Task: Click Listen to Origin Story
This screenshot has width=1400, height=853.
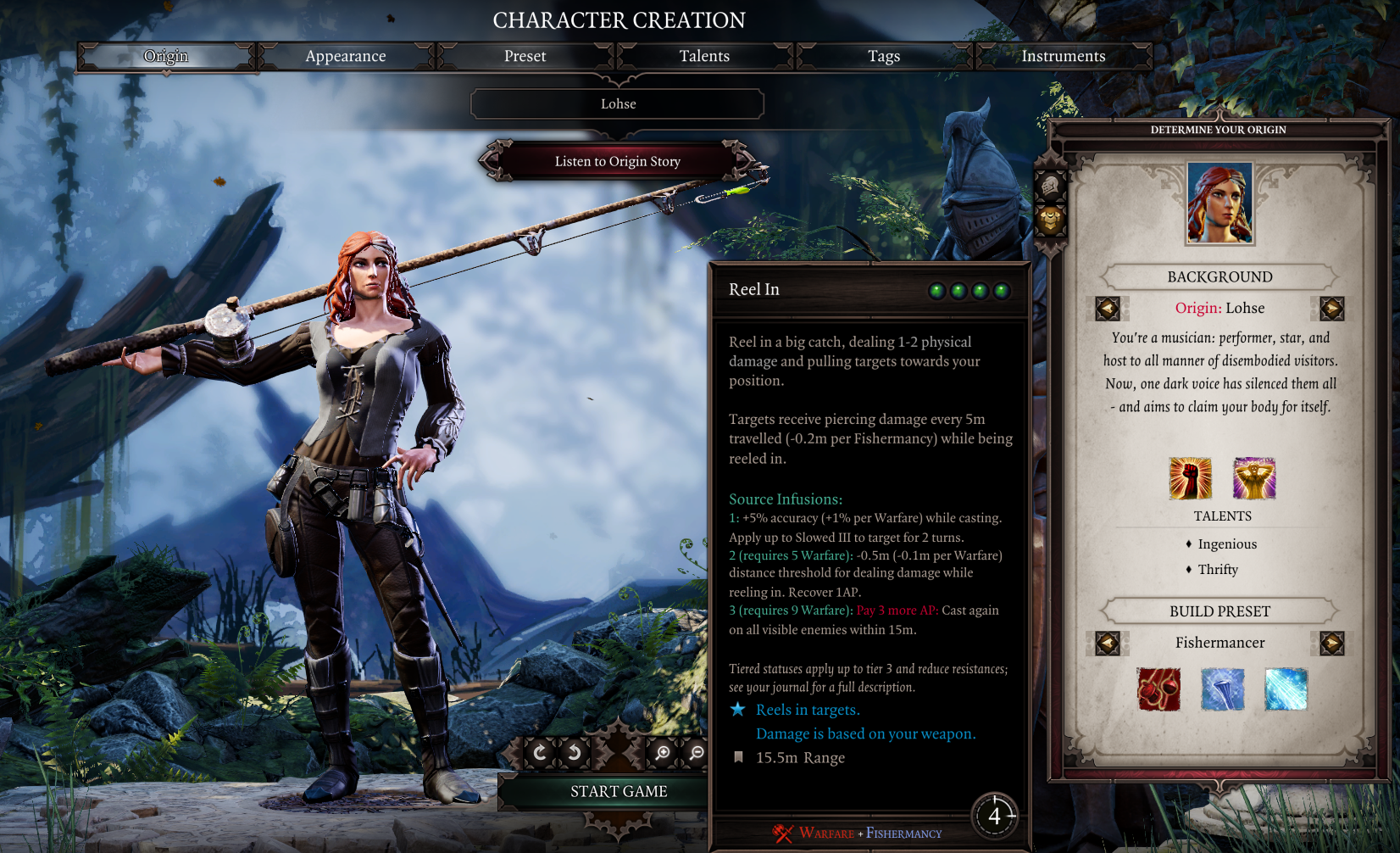Action: (617, 161)
